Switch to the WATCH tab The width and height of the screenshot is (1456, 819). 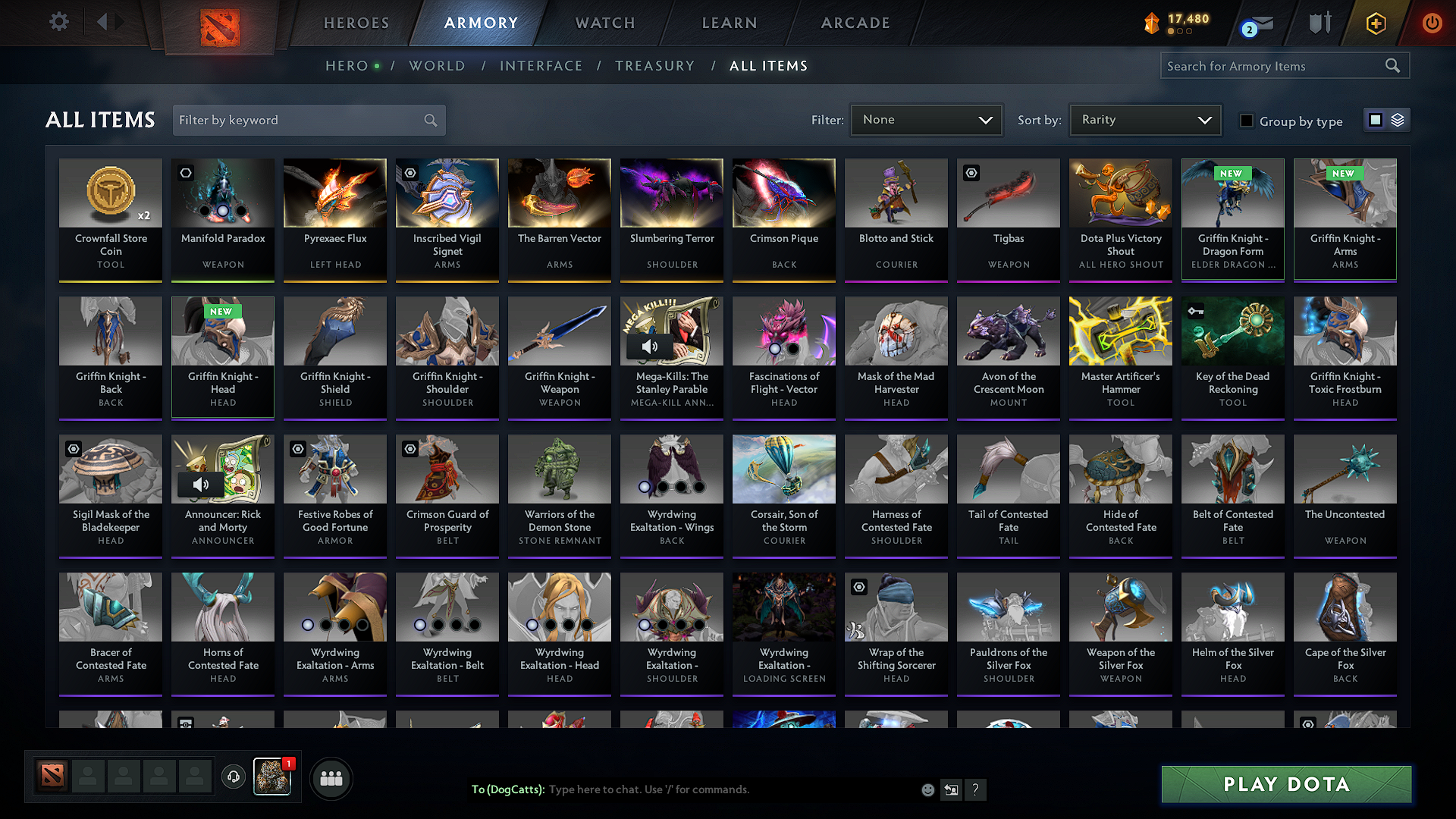coord(604,23)
